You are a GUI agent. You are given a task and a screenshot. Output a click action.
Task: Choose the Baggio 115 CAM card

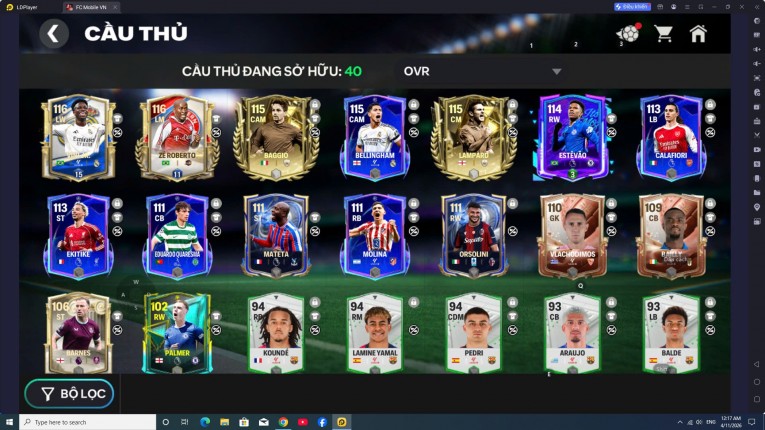click(272, 137)
